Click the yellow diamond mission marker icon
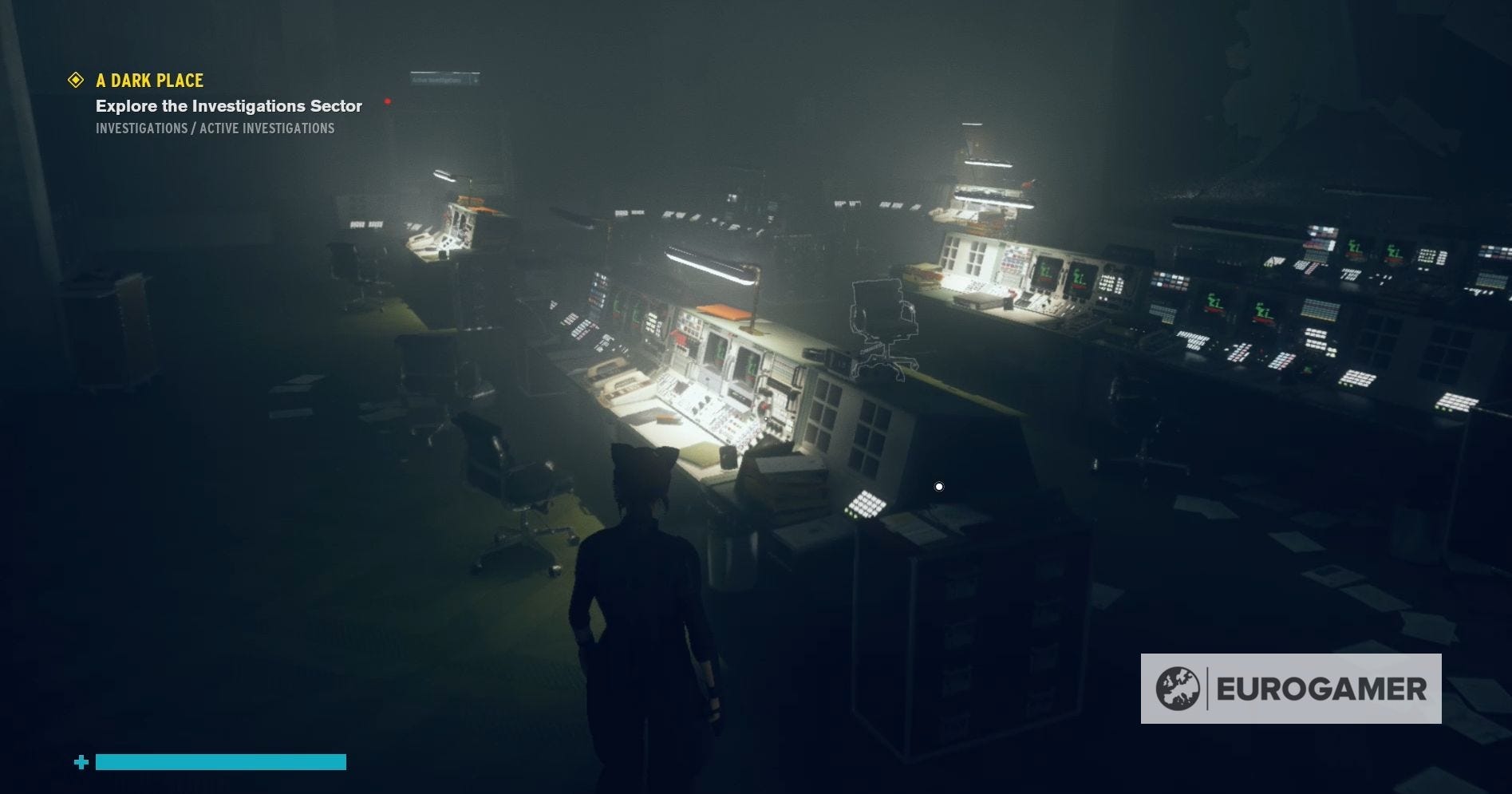 pyautogui.click(x=76, y=80)
